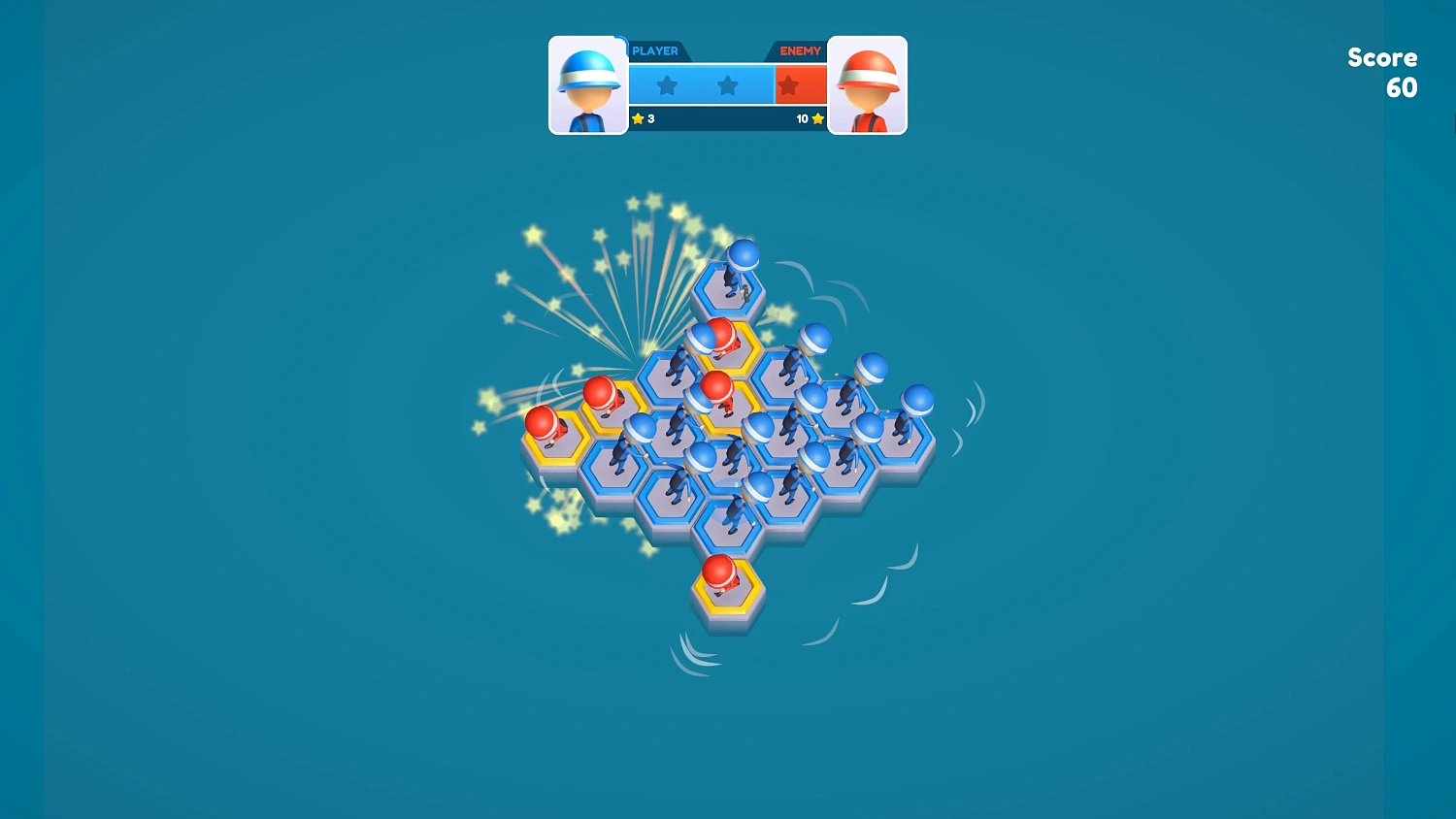Viewport: 1456px width, 819px height.
Task: Click the player's star counter showing 3
Action: click(x=645, y=118)
